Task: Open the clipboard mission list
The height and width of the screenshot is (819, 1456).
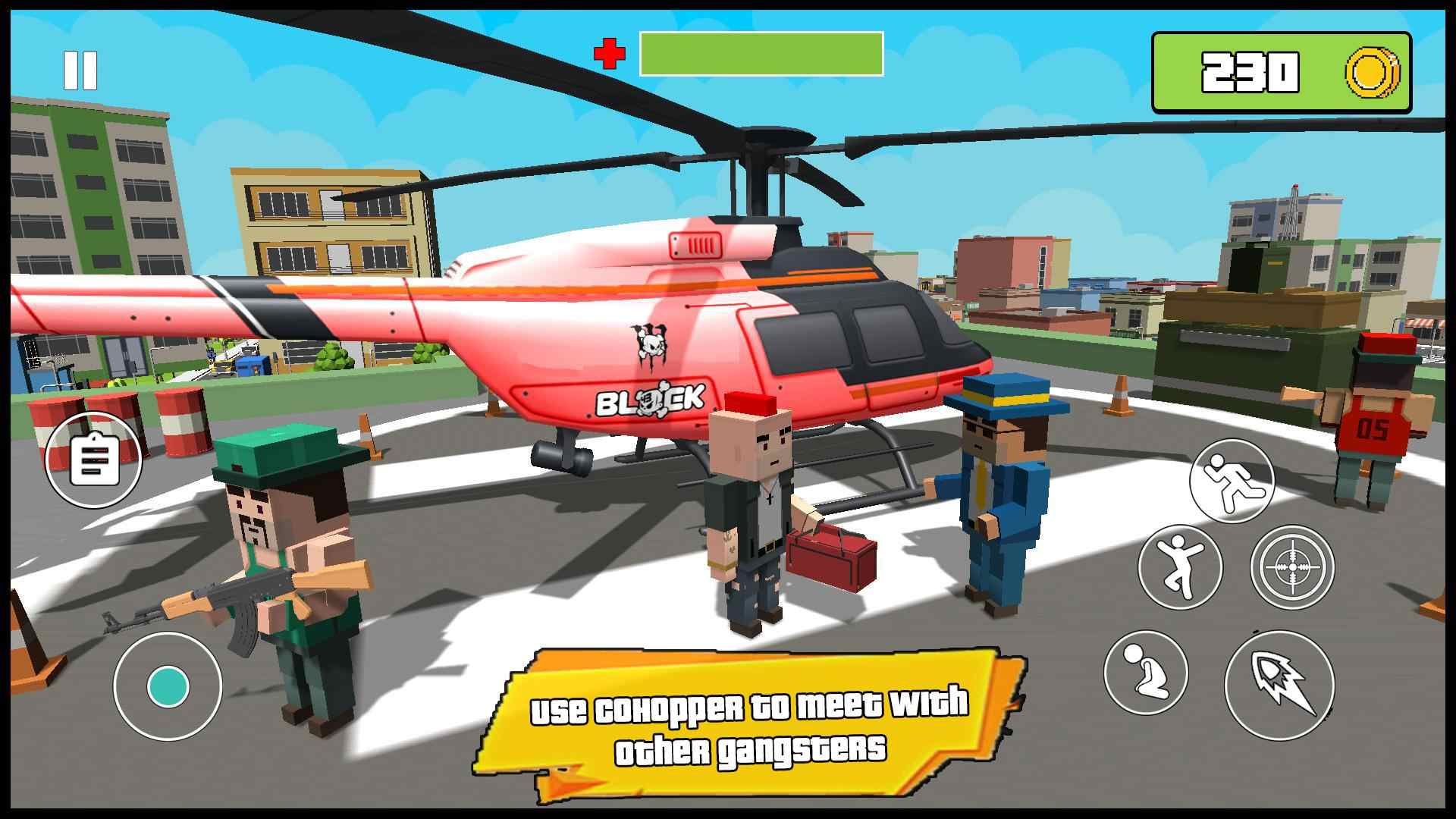Action: click(x=94, y=460)
